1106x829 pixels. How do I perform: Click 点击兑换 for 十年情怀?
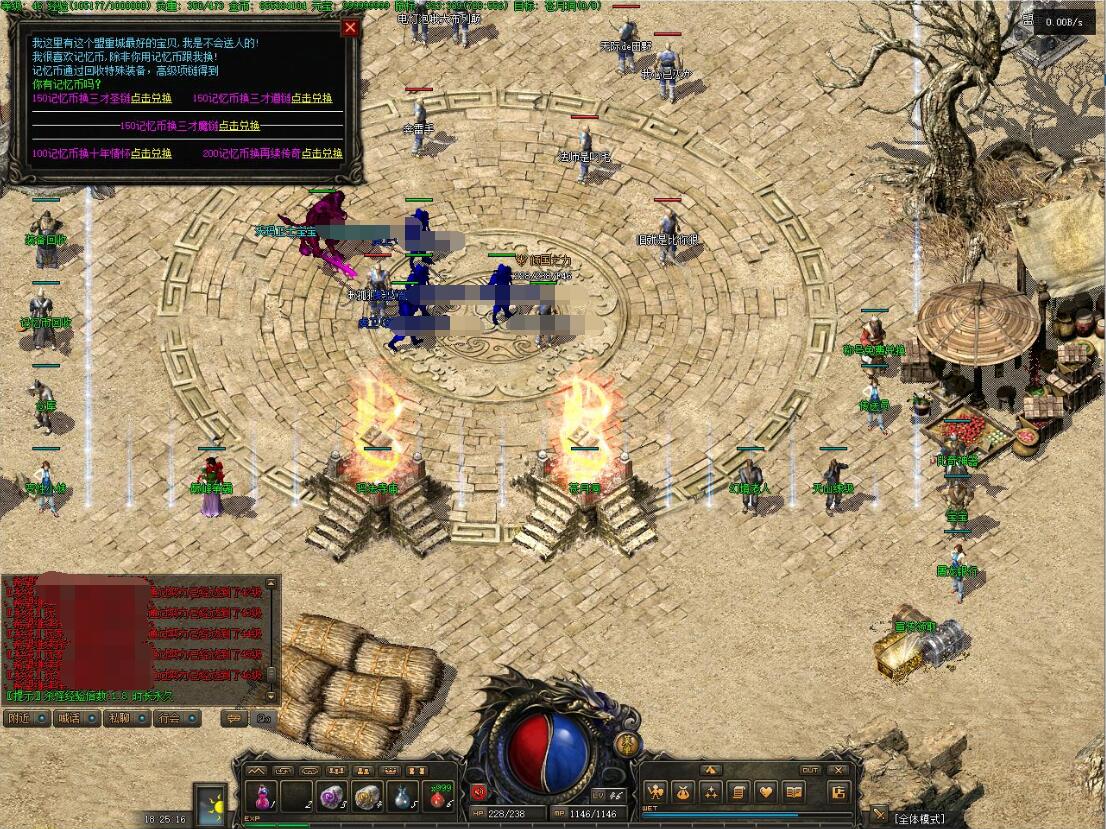pyautogui.click(x=151, y=154)
